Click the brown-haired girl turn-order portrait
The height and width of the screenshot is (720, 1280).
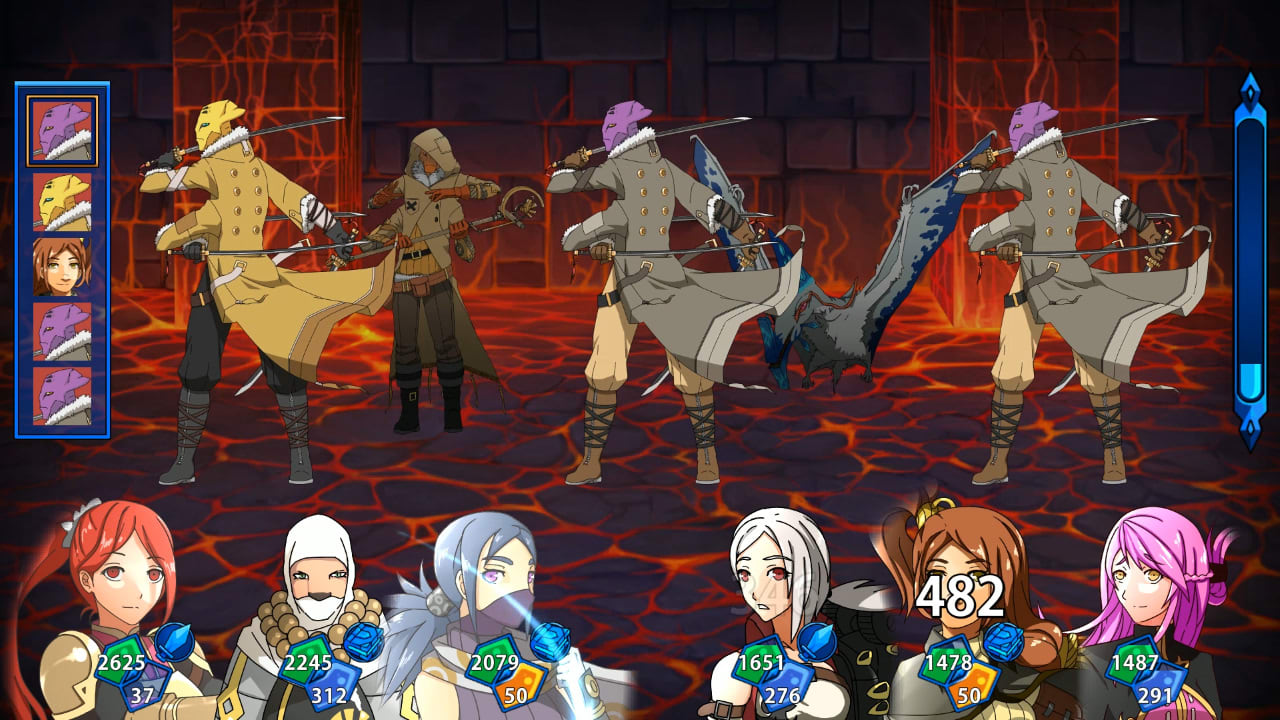click(x=62, y=266)
